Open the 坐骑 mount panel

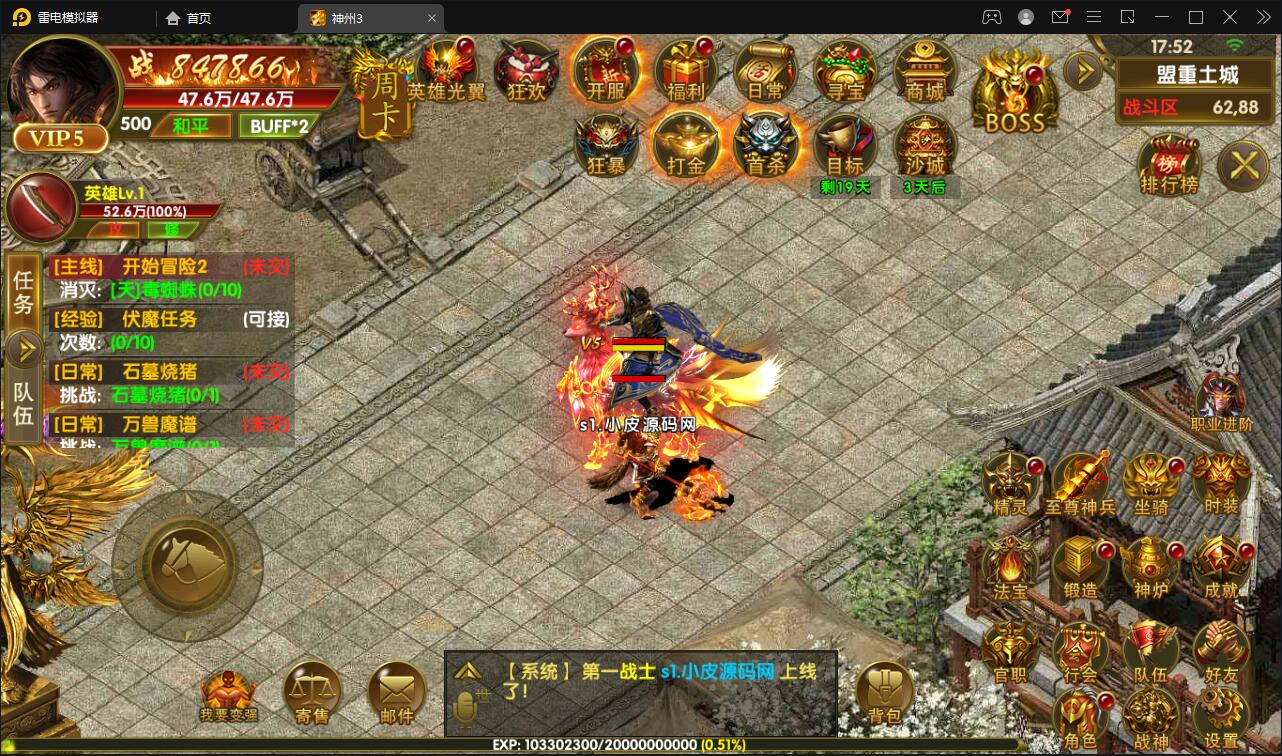coord(1151,483)
